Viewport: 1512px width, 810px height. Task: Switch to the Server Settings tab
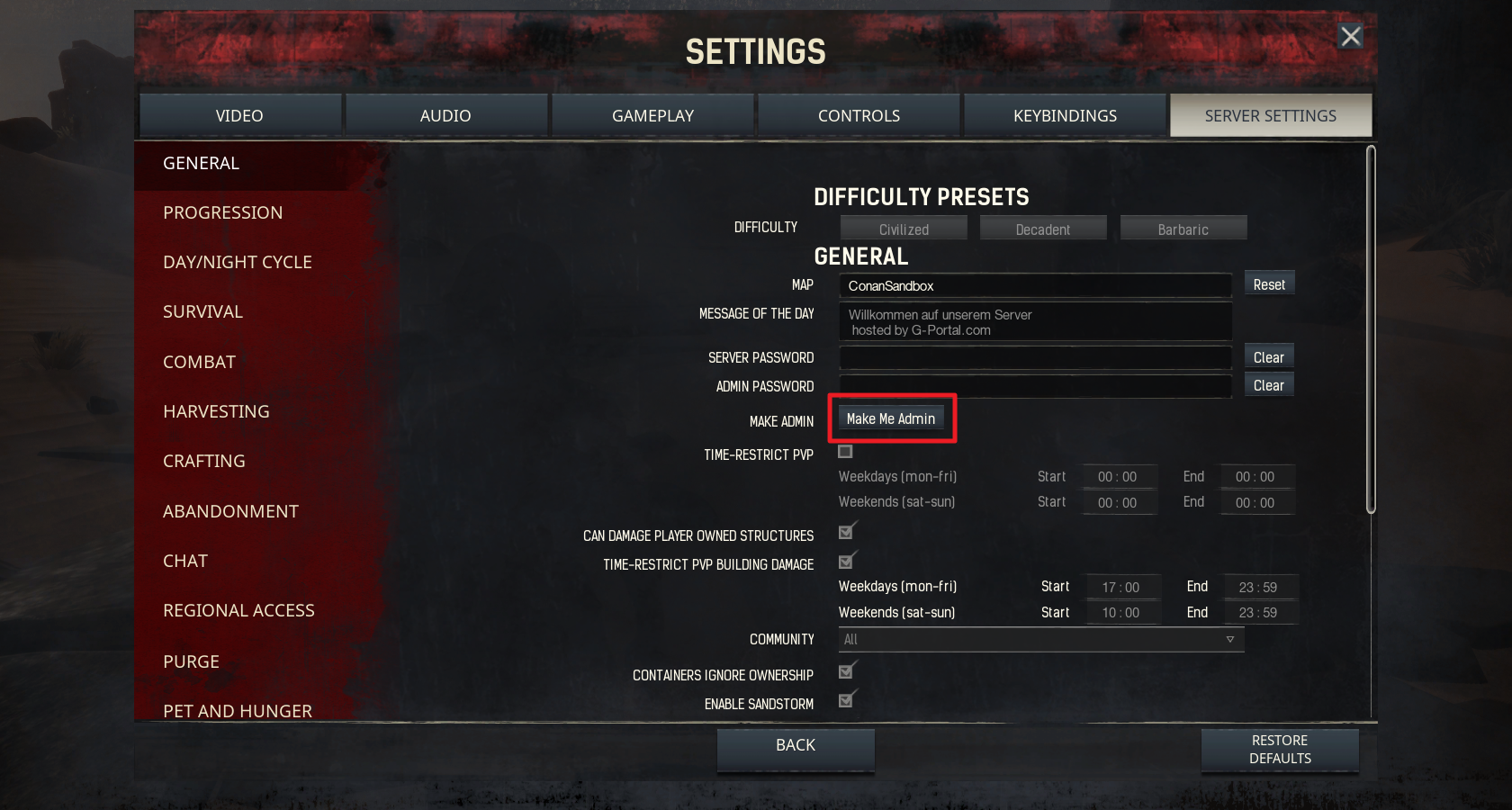(x=1271, y=115)
